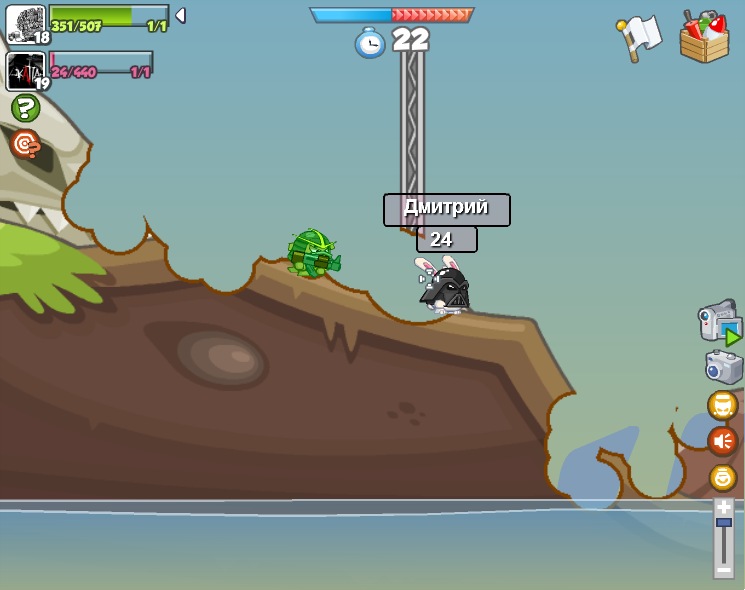This screenshot has width=745, height=590.
Task: Click the yellow round button below speaker
Action: [722, 478]
